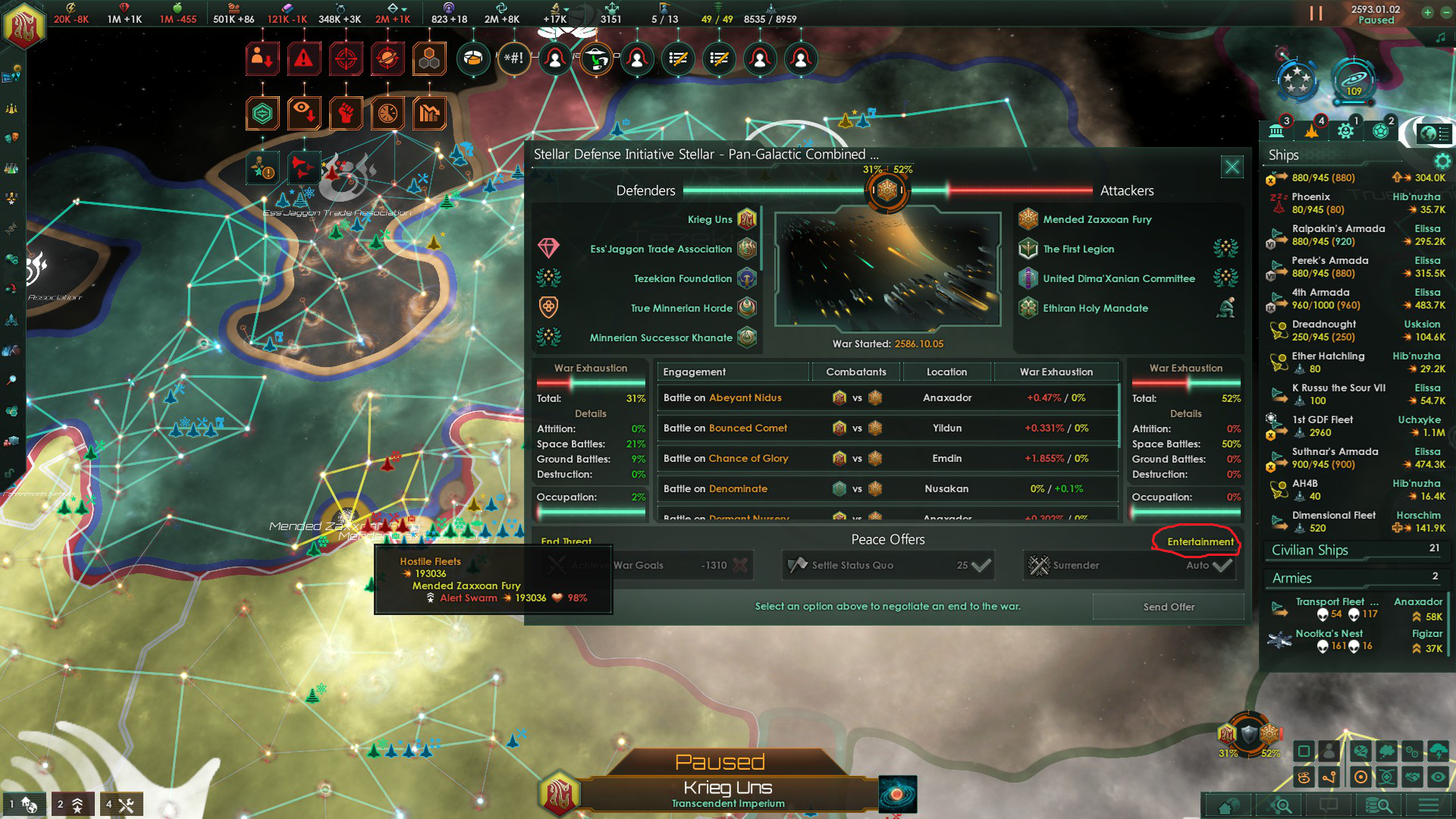Viewport: 1456px width, 819px height.
Task: Open the Battle on Chance of Glory entry
Action: point(726,458)
